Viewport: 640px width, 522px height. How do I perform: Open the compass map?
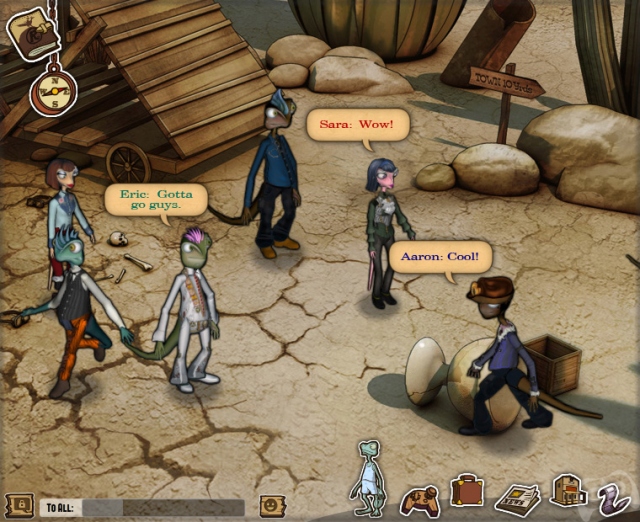coord(48,90)
